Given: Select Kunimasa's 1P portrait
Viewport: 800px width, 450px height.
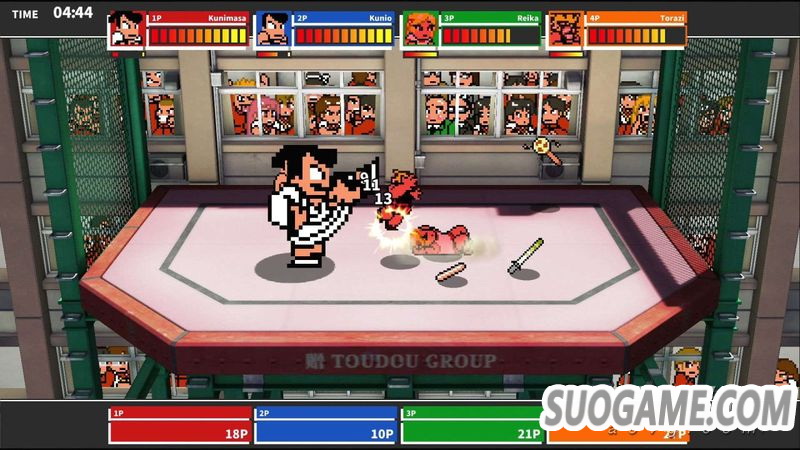Looking at the screenshot, I should click(126, 29).
